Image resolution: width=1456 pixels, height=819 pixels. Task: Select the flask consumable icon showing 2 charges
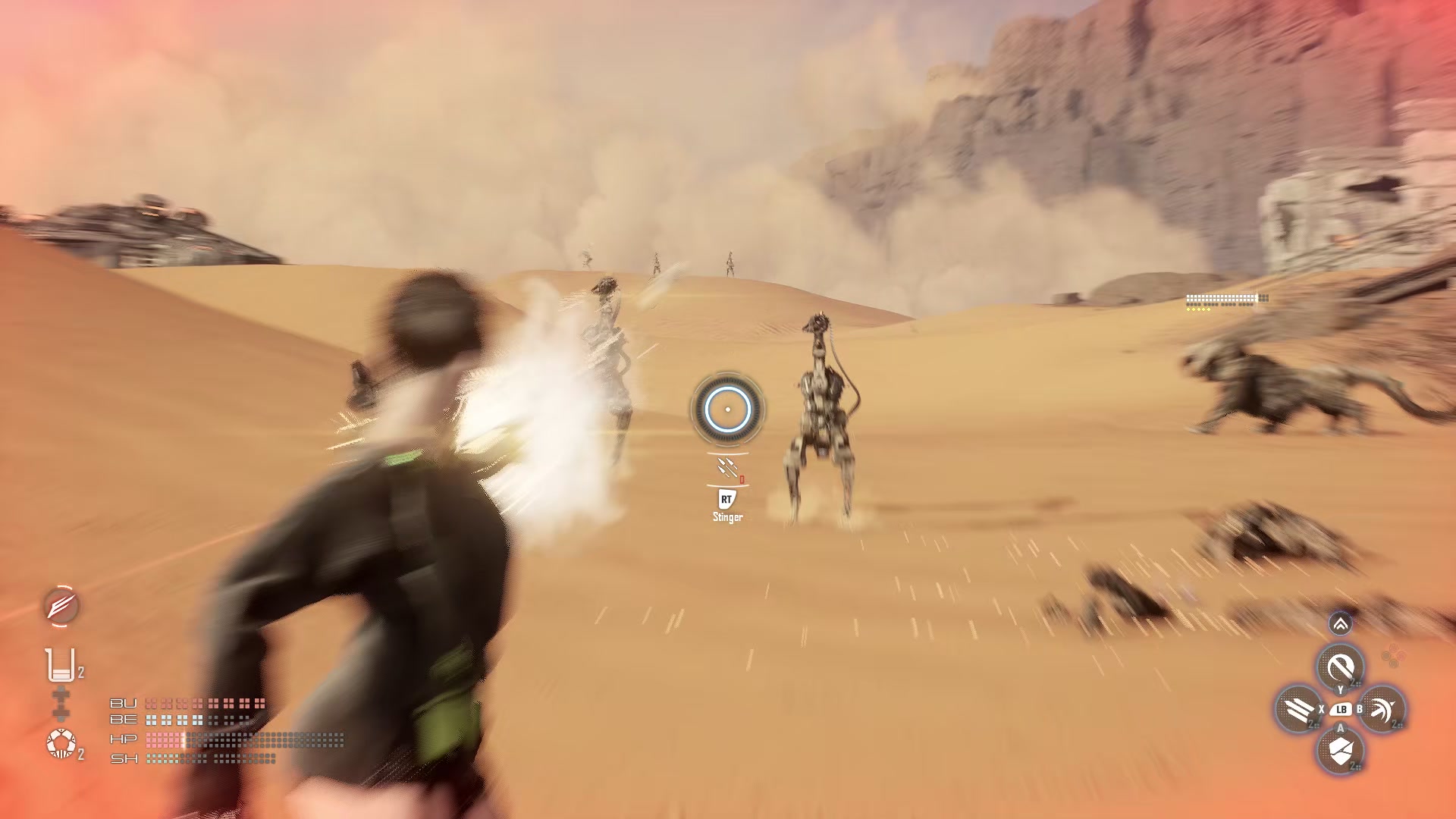[59, 665]
